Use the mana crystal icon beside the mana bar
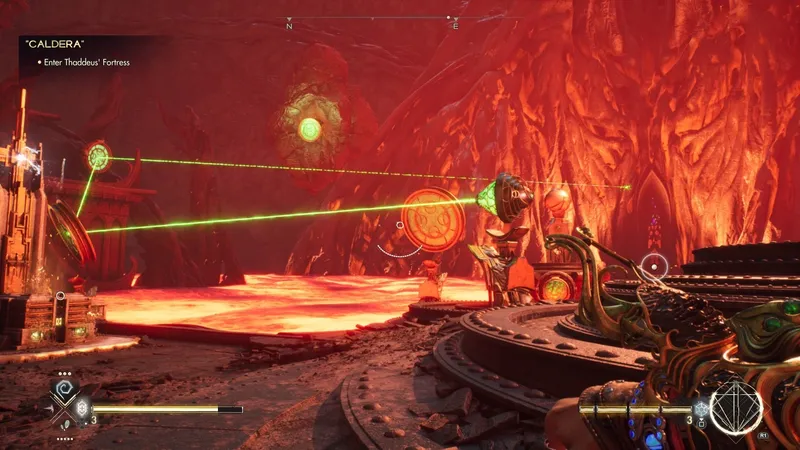The width and height of the screenshot is (800, 450). coord(702,408)
